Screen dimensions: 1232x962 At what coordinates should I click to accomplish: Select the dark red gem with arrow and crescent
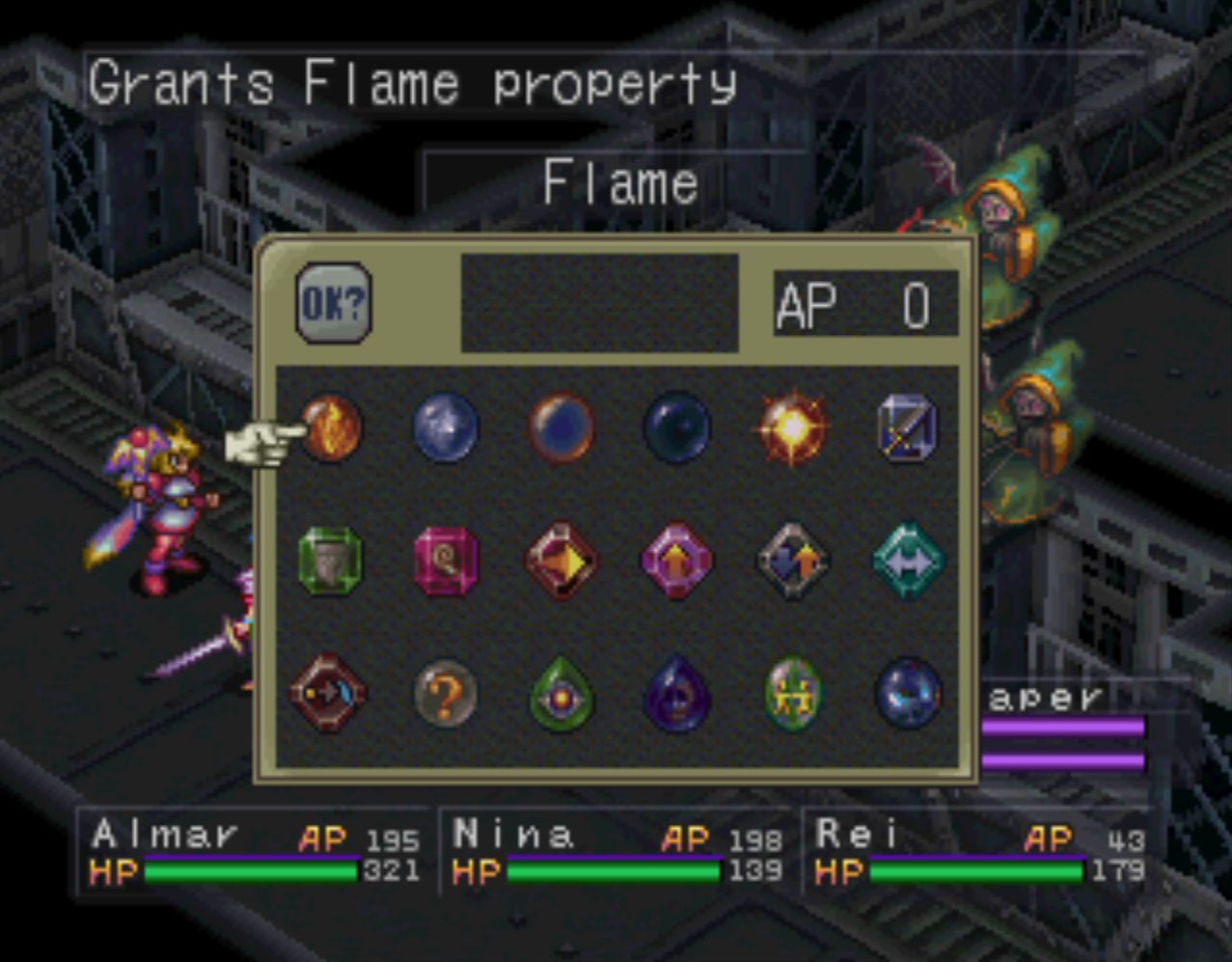click(329, 693)
